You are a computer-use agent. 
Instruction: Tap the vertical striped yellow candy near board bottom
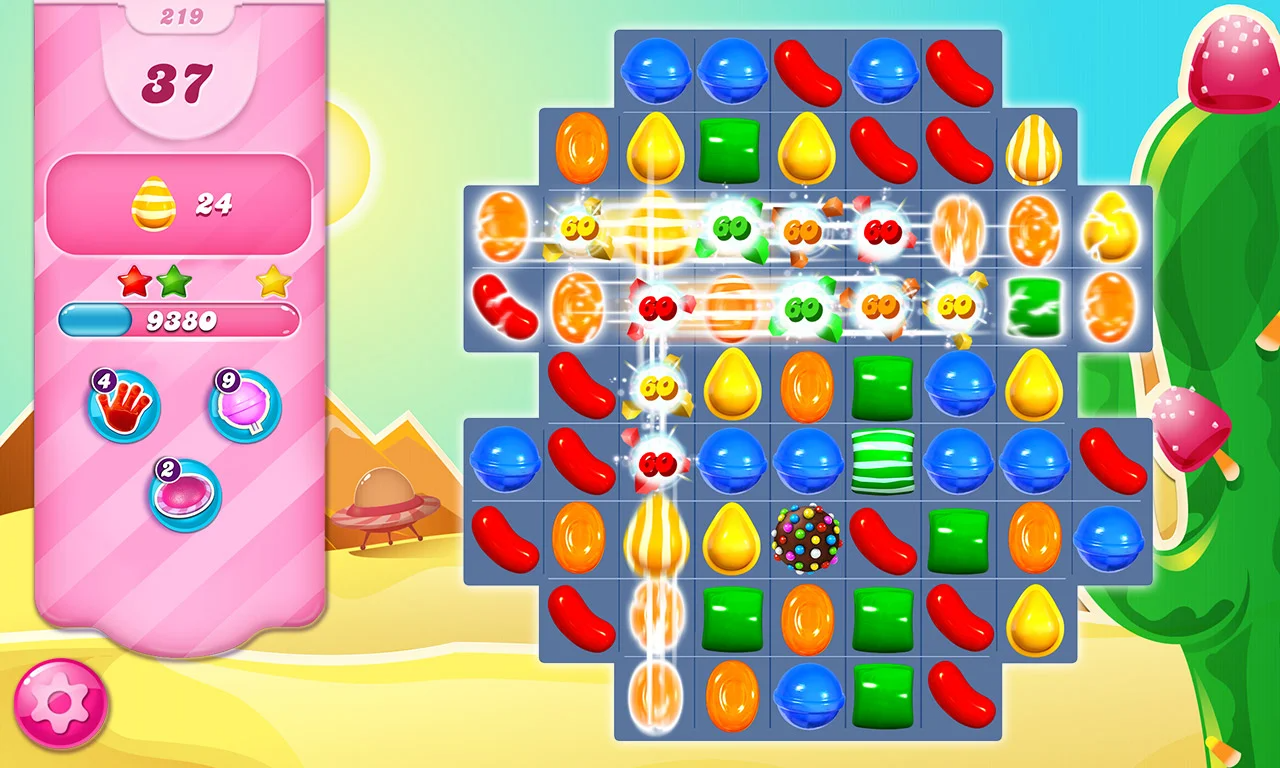655,540
